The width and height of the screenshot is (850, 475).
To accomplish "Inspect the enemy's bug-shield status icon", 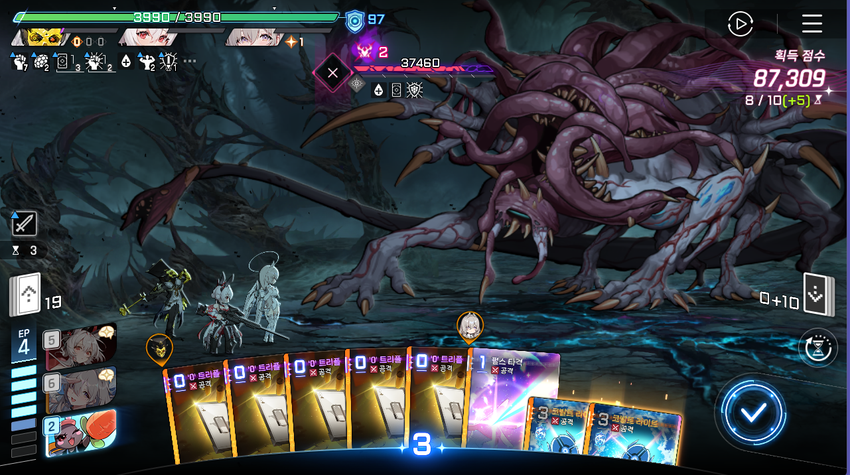I will coord(414,89).
